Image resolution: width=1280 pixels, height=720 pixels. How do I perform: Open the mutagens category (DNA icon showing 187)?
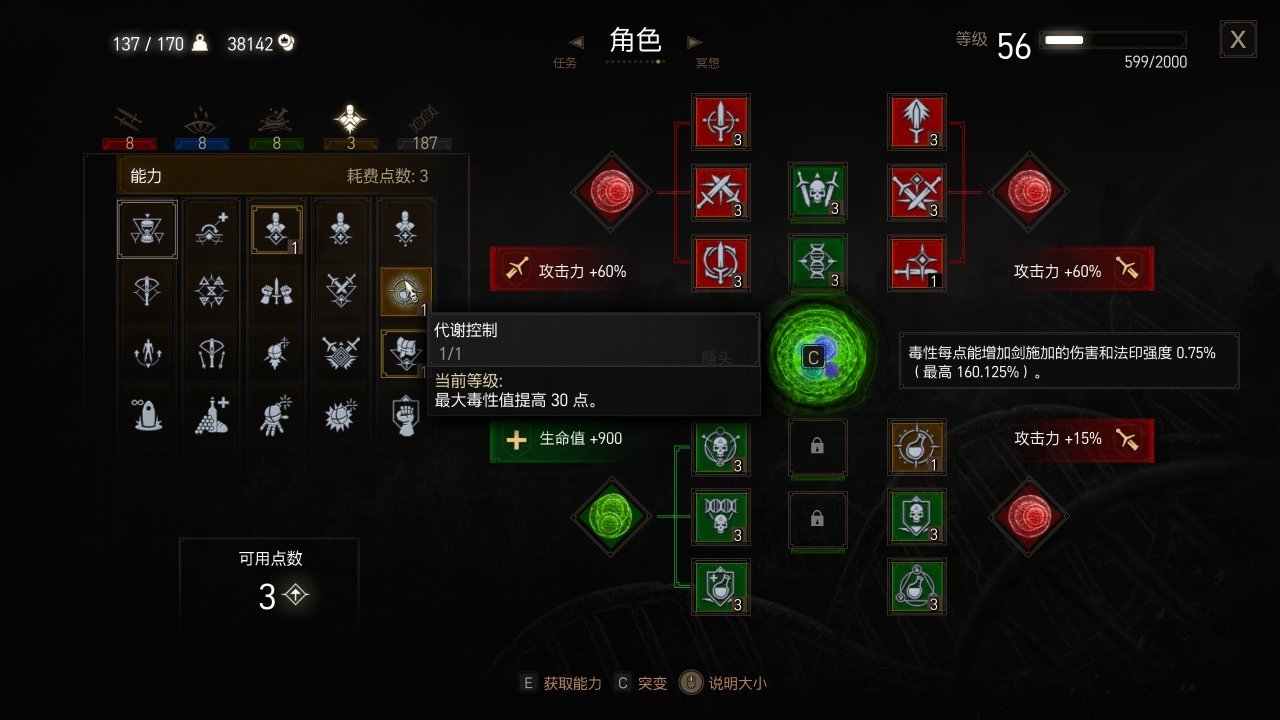424,118
